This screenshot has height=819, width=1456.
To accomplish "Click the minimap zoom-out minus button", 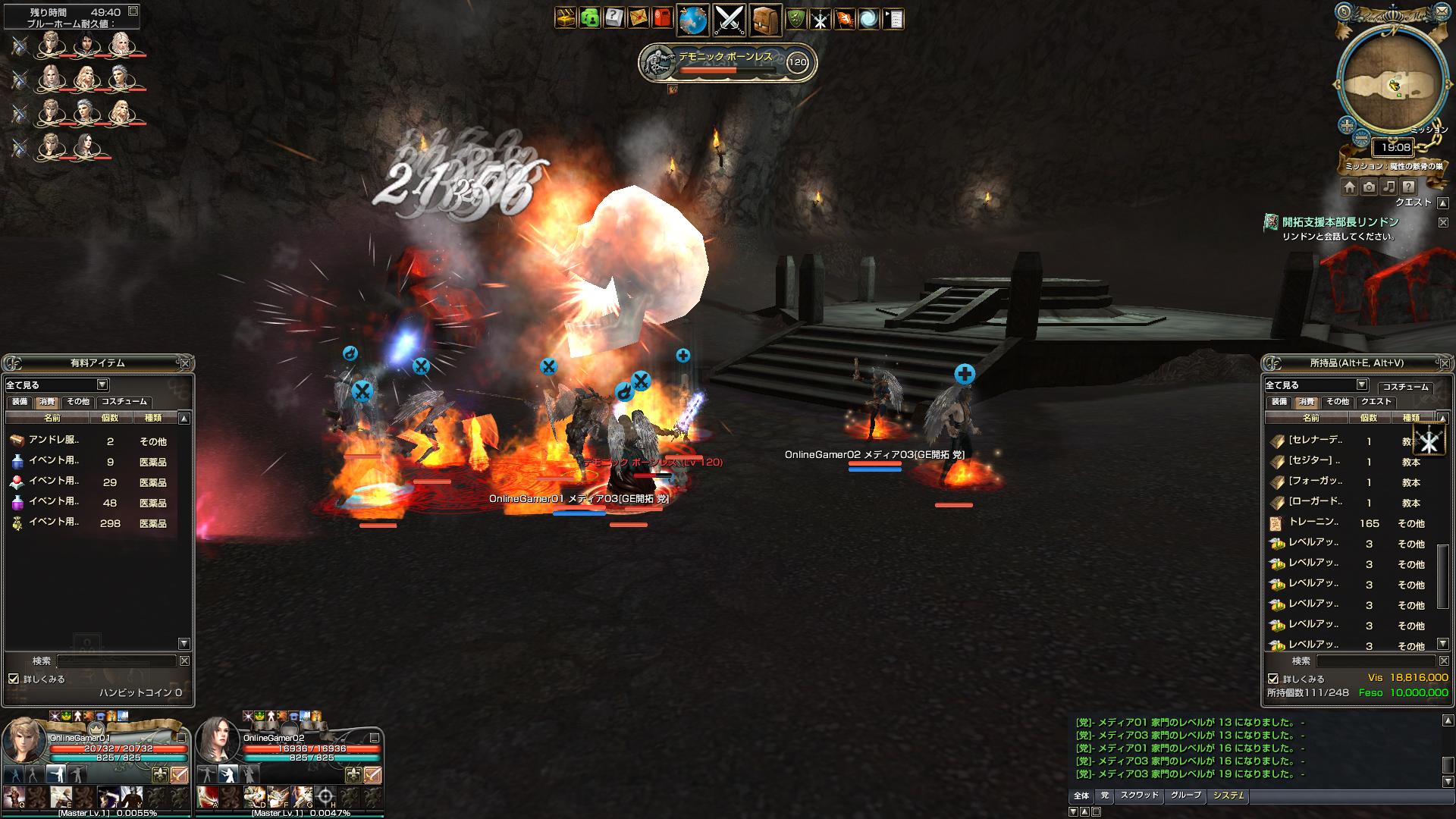I will pyautogui.click(x=1361, y=139).
